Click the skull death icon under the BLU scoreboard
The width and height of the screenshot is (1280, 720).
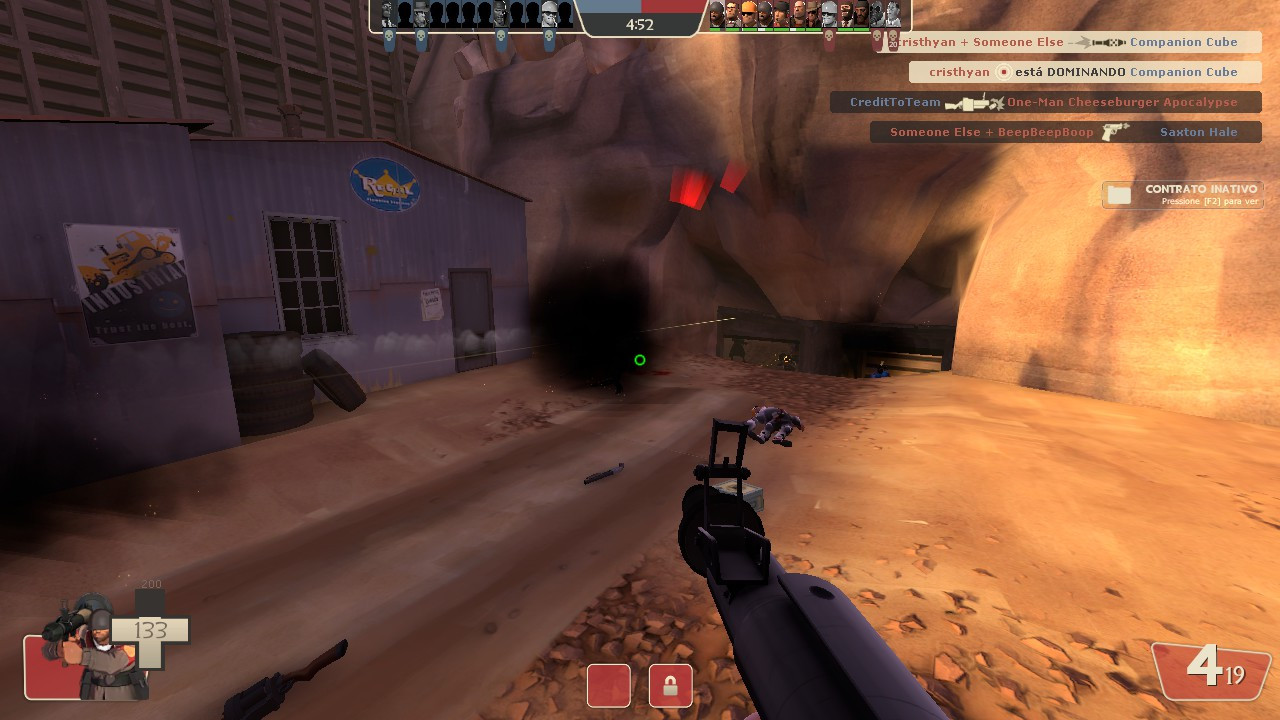coord(388,35)
